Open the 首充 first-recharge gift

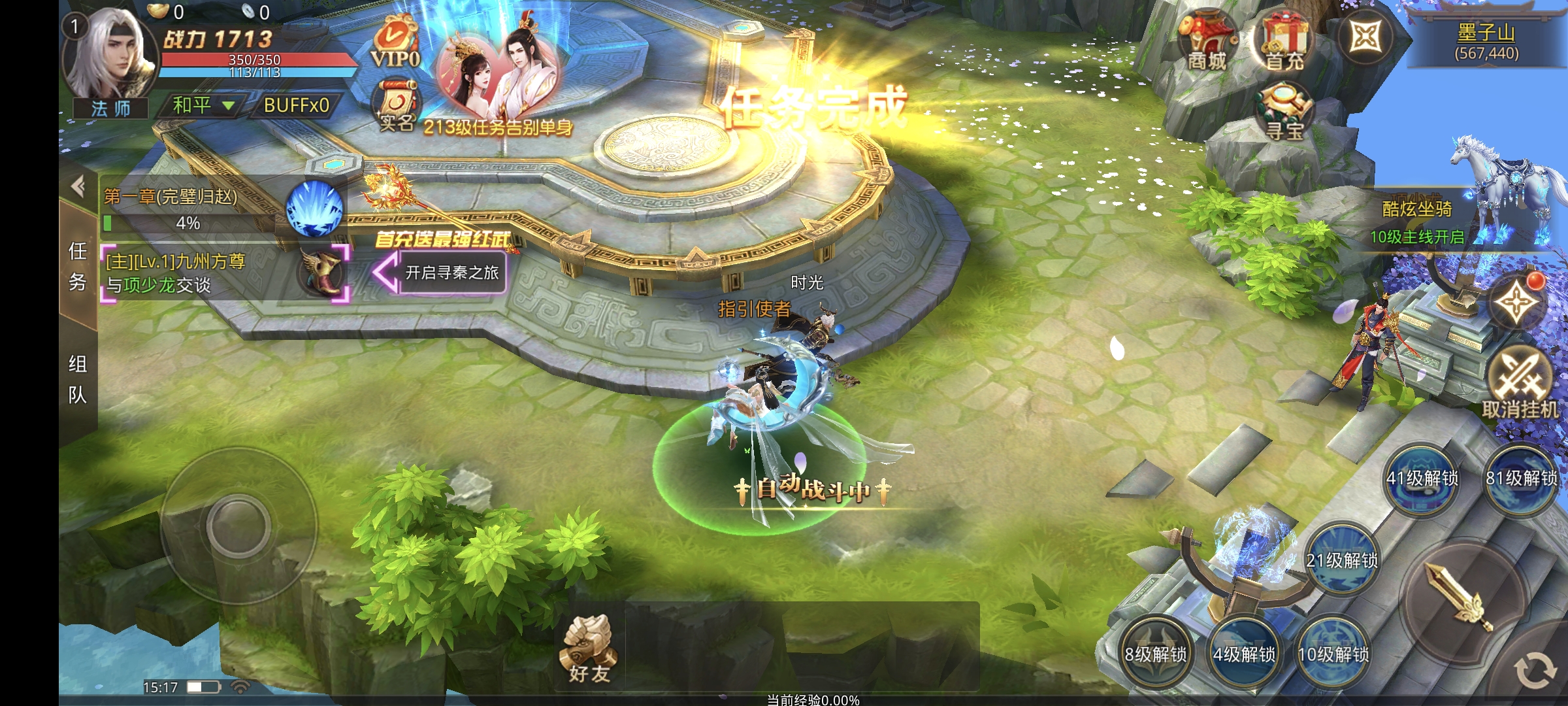pyautogui.click(x=1284, y=41)
